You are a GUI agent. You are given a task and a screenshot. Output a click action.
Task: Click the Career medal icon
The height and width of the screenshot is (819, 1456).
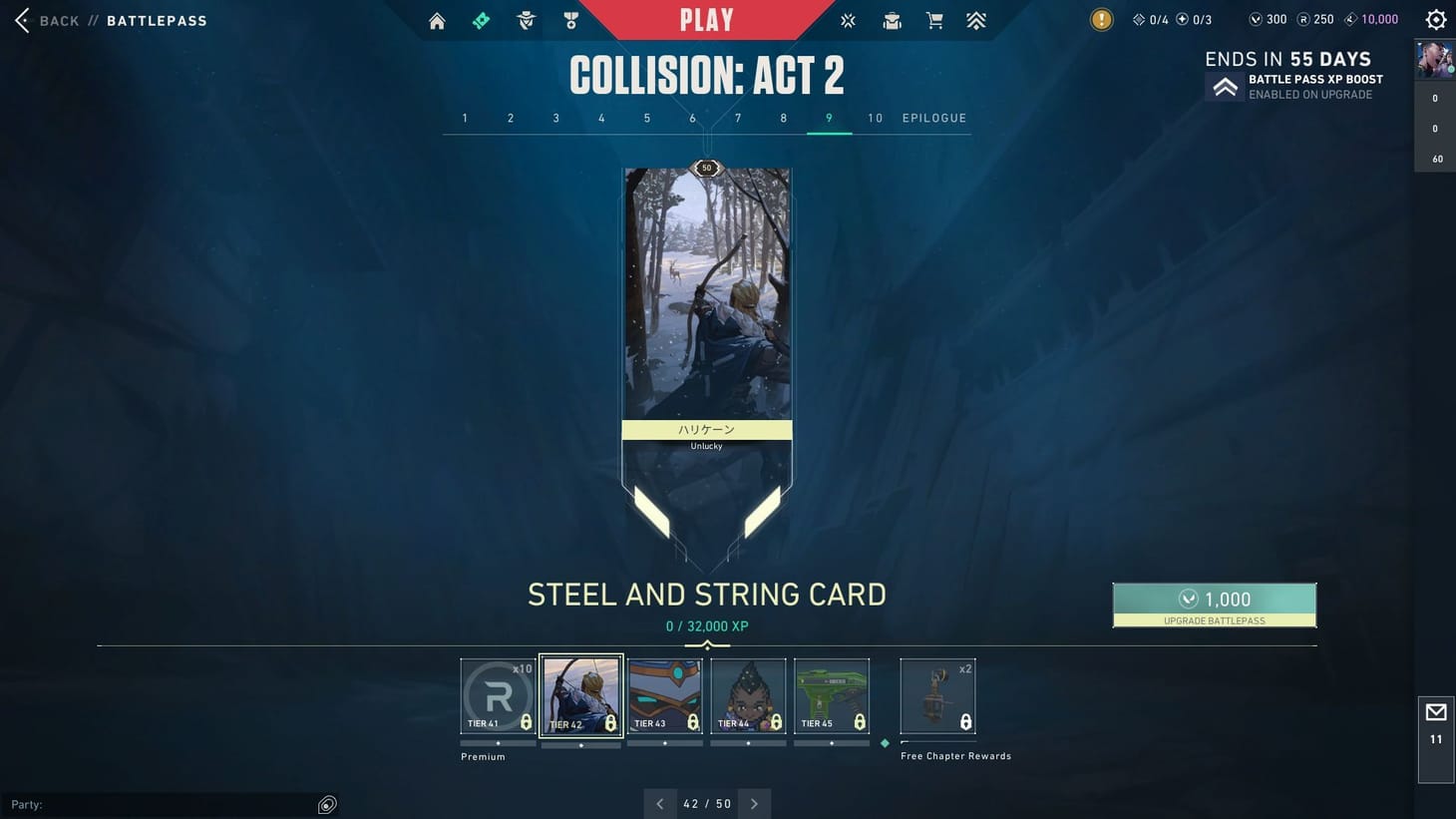point(570,20)
